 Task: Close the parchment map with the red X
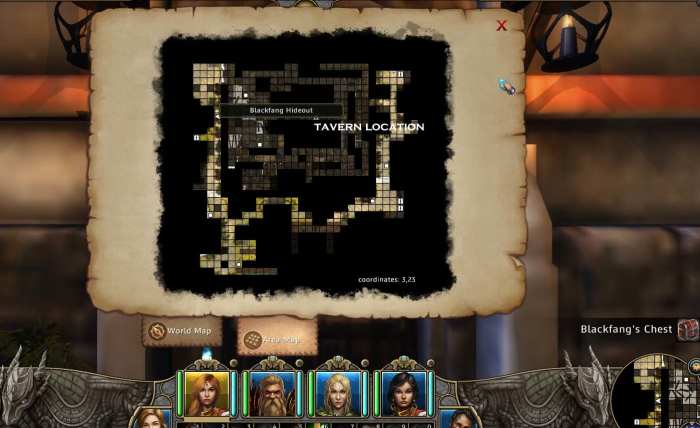tap(502, 26)
